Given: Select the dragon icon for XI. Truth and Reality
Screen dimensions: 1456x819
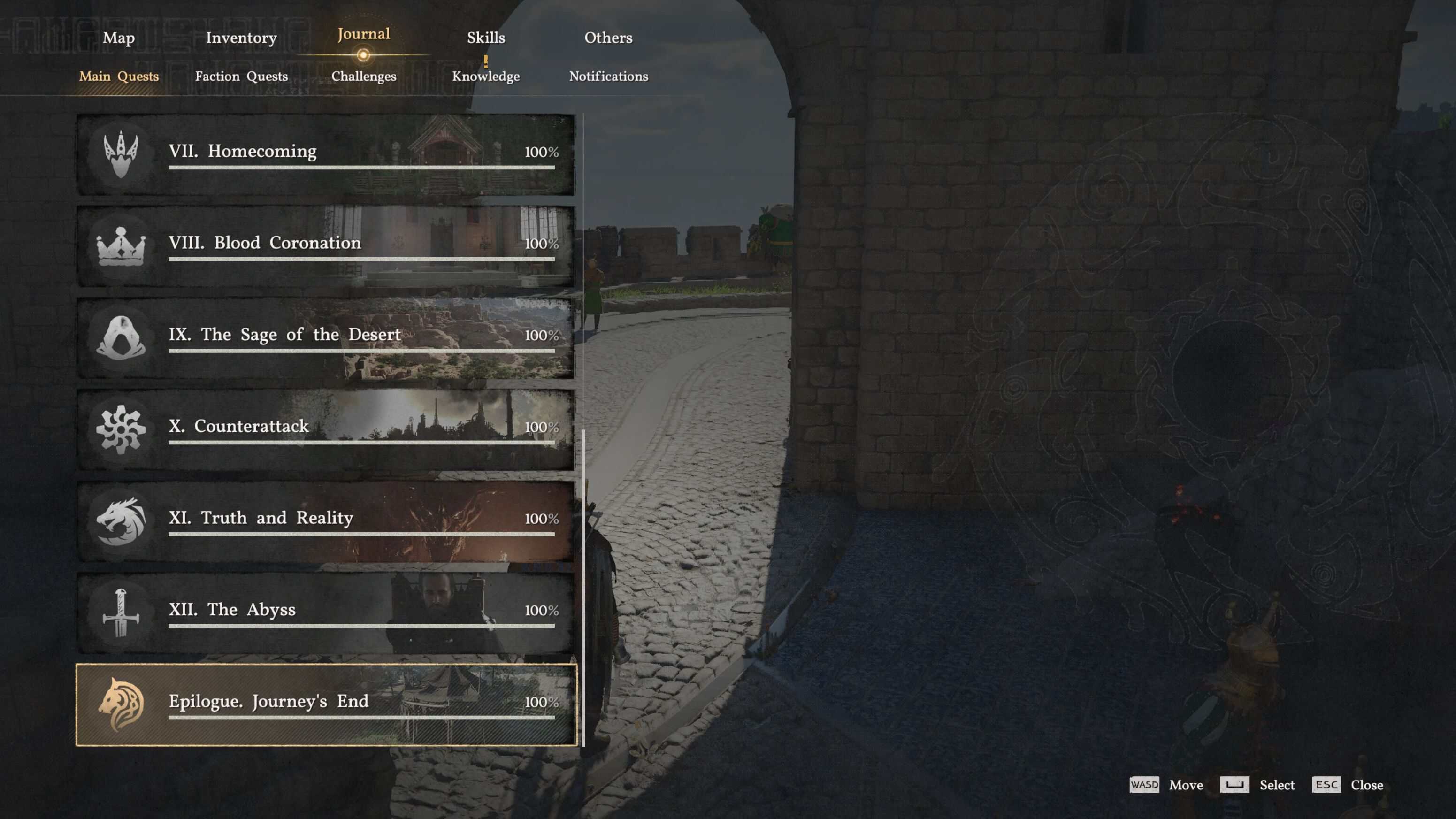Looking at the screenshot, I should [x=122, y=519].
